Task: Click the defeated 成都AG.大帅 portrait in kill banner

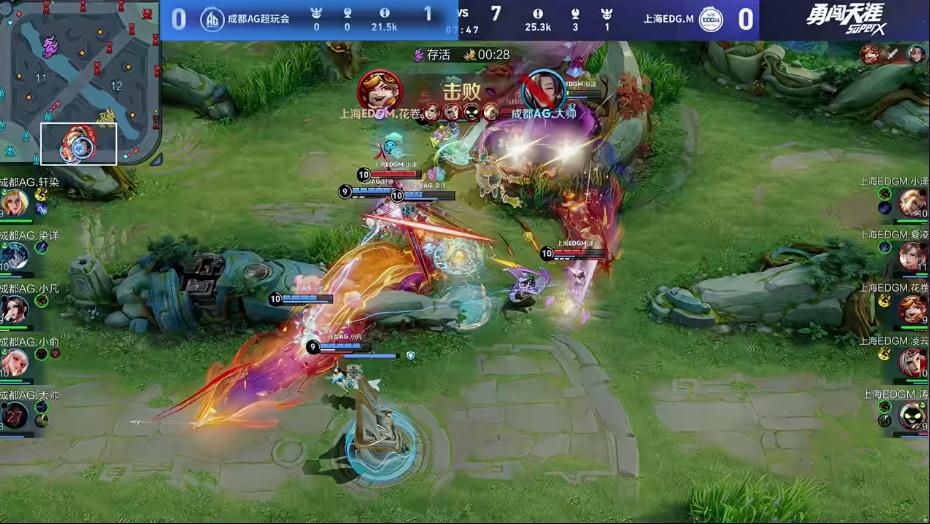Action: 543,90
